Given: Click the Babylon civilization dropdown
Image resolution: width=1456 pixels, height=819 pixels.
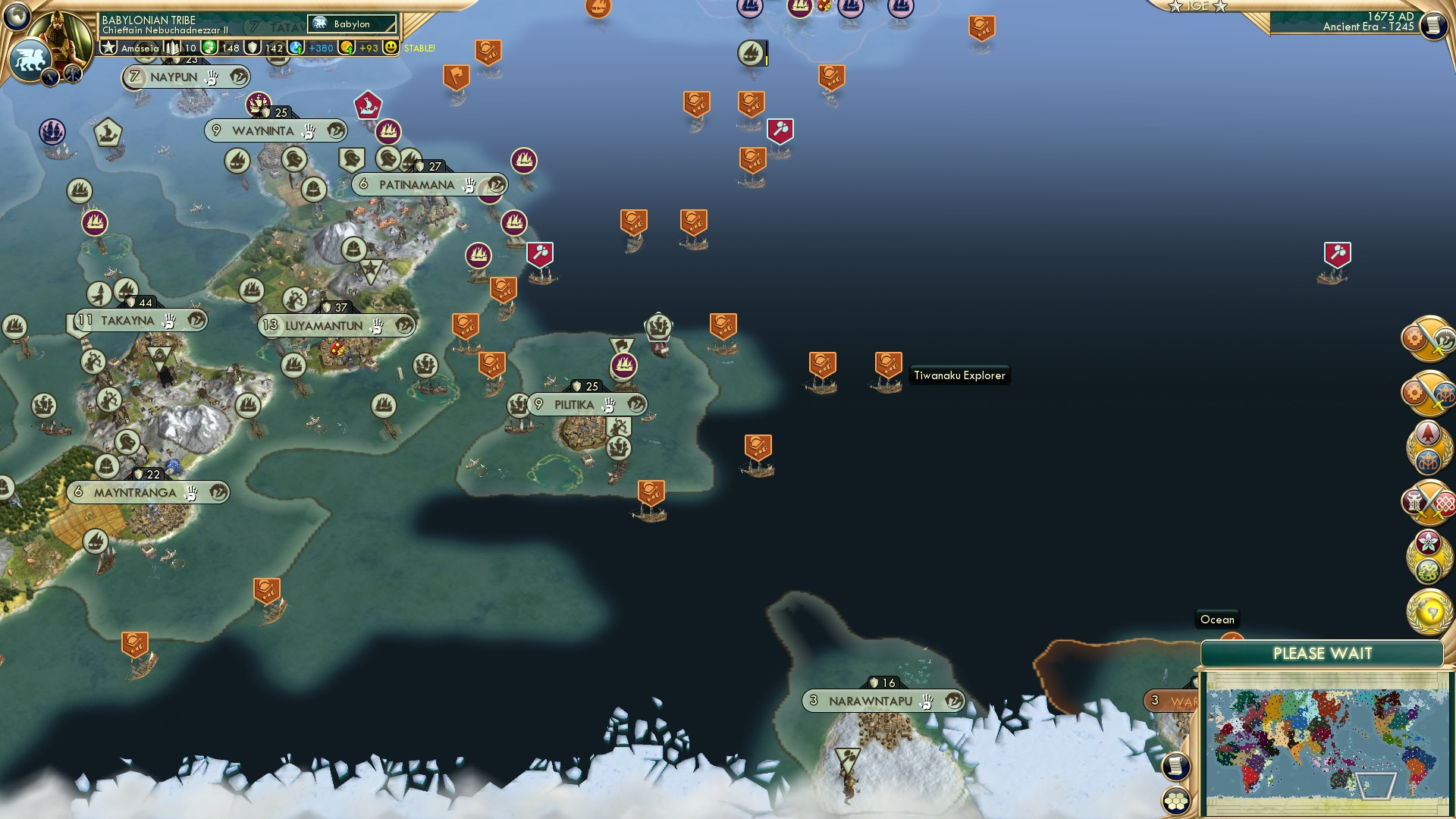Looking at the screenshot, I should (x=352, y=24).
